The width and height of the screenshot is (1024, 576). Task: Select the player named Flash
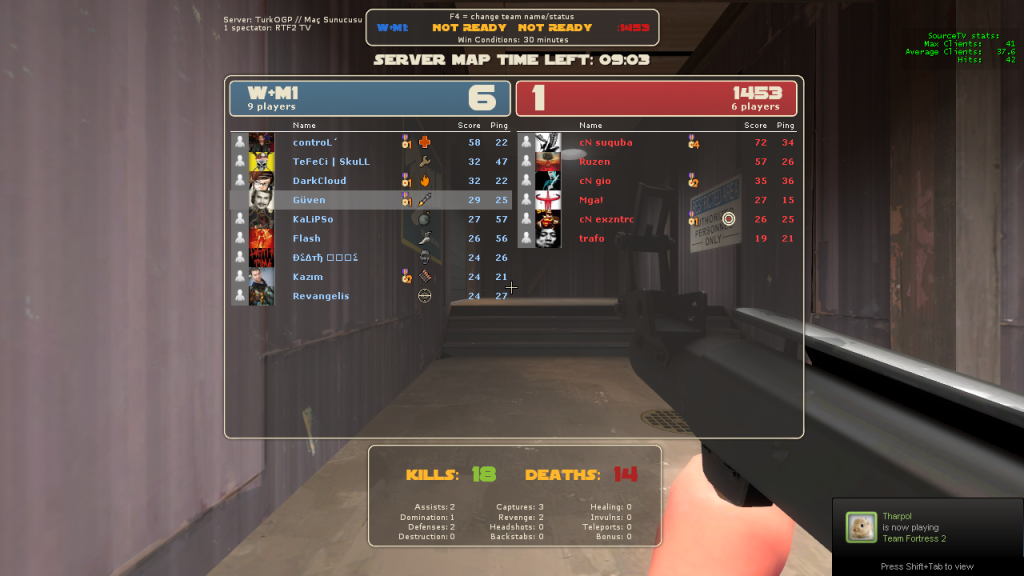(x=306, y=238)
